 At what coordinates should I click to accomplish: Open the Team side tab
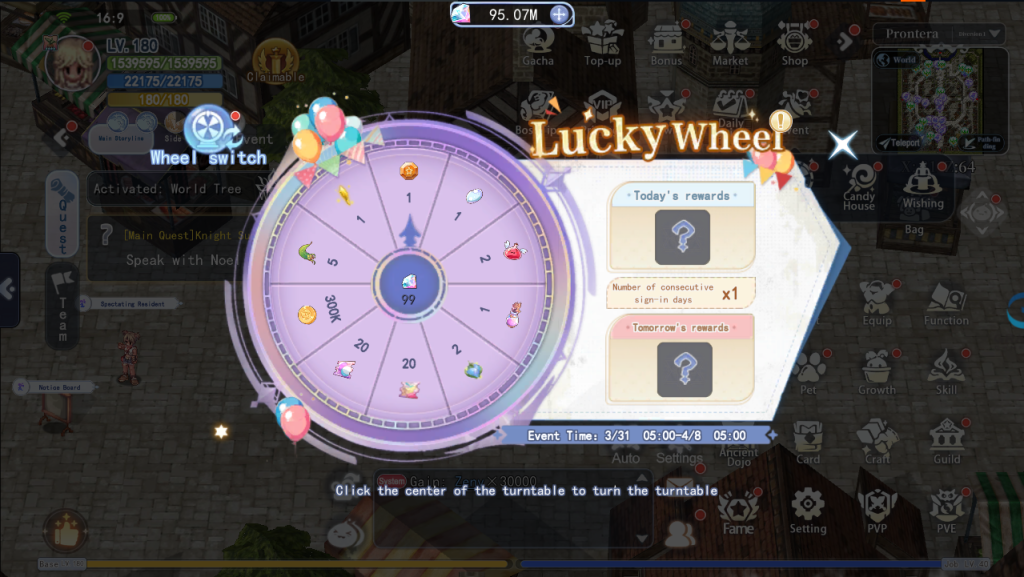[x=61, y=304]
